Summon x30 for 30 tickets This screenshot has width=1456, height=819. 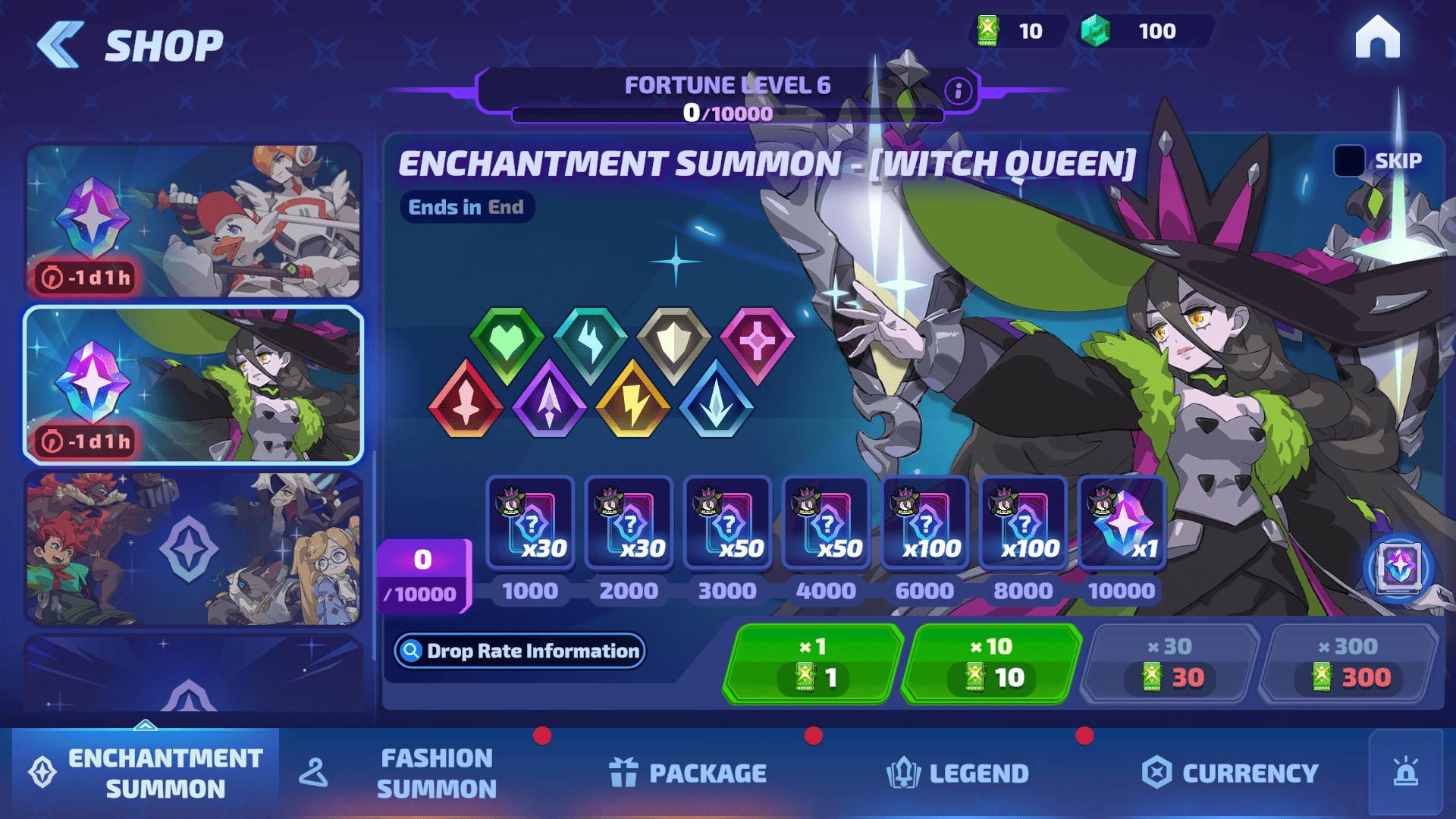1171,664
